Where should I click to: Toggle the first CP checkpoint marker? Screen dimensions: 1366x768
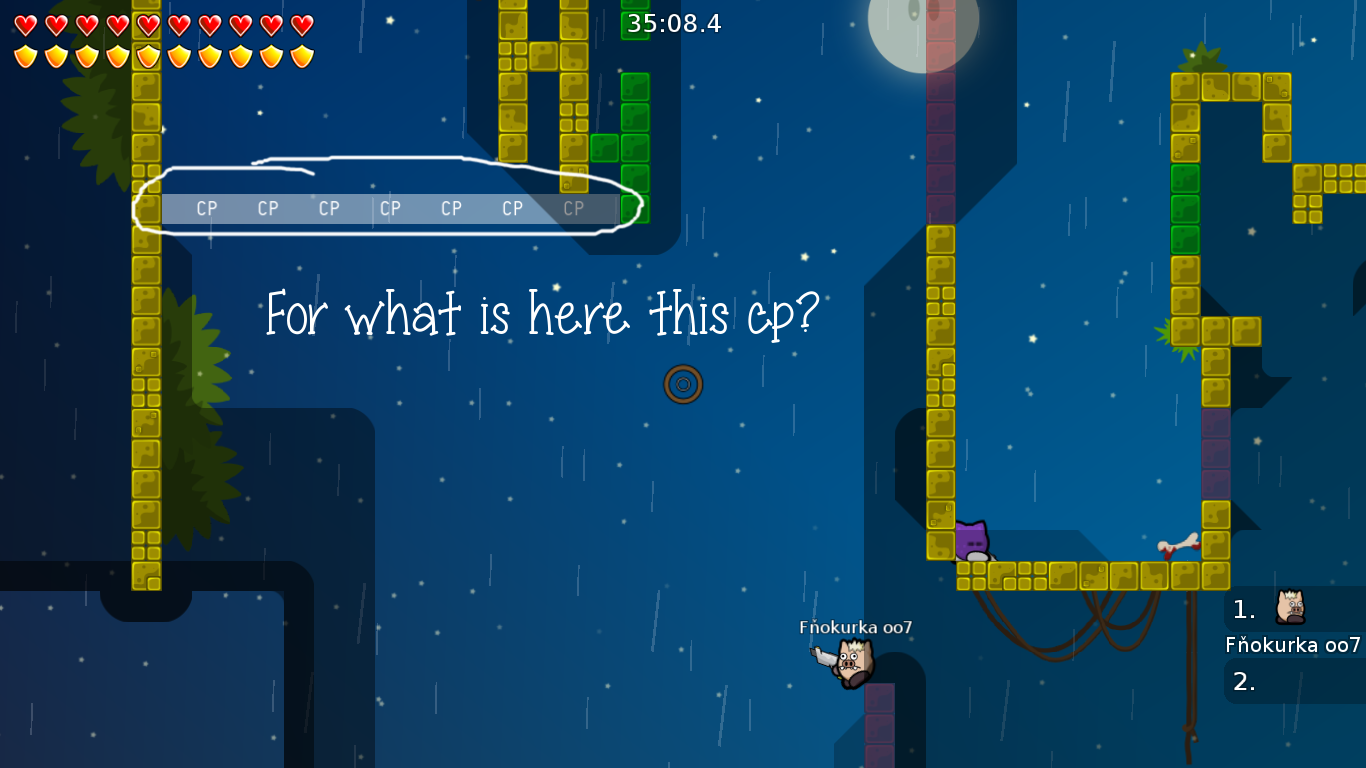point(206,208)
